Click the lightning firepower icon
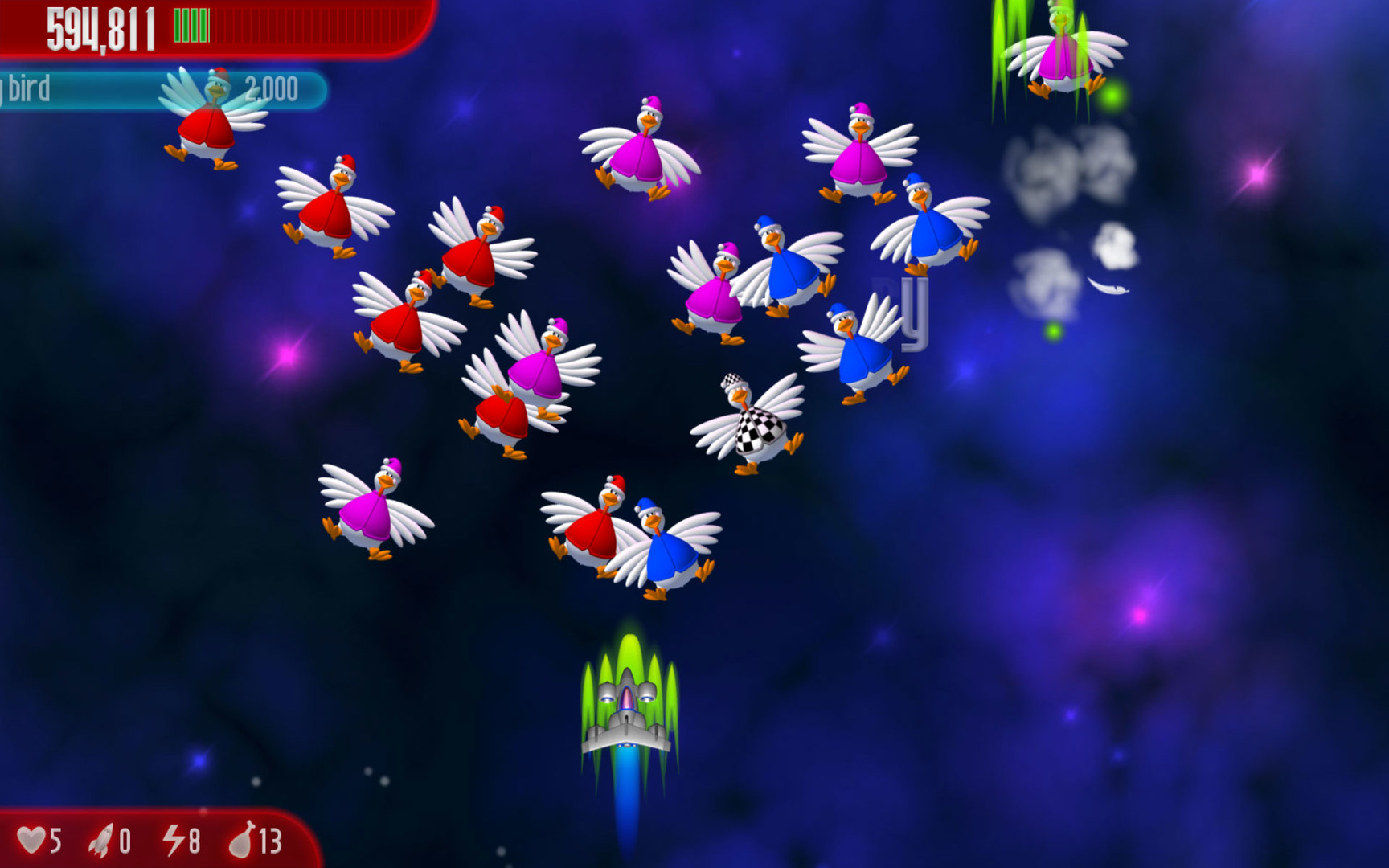The width and height of the screenshot is (1389, 868). (176, 840)
